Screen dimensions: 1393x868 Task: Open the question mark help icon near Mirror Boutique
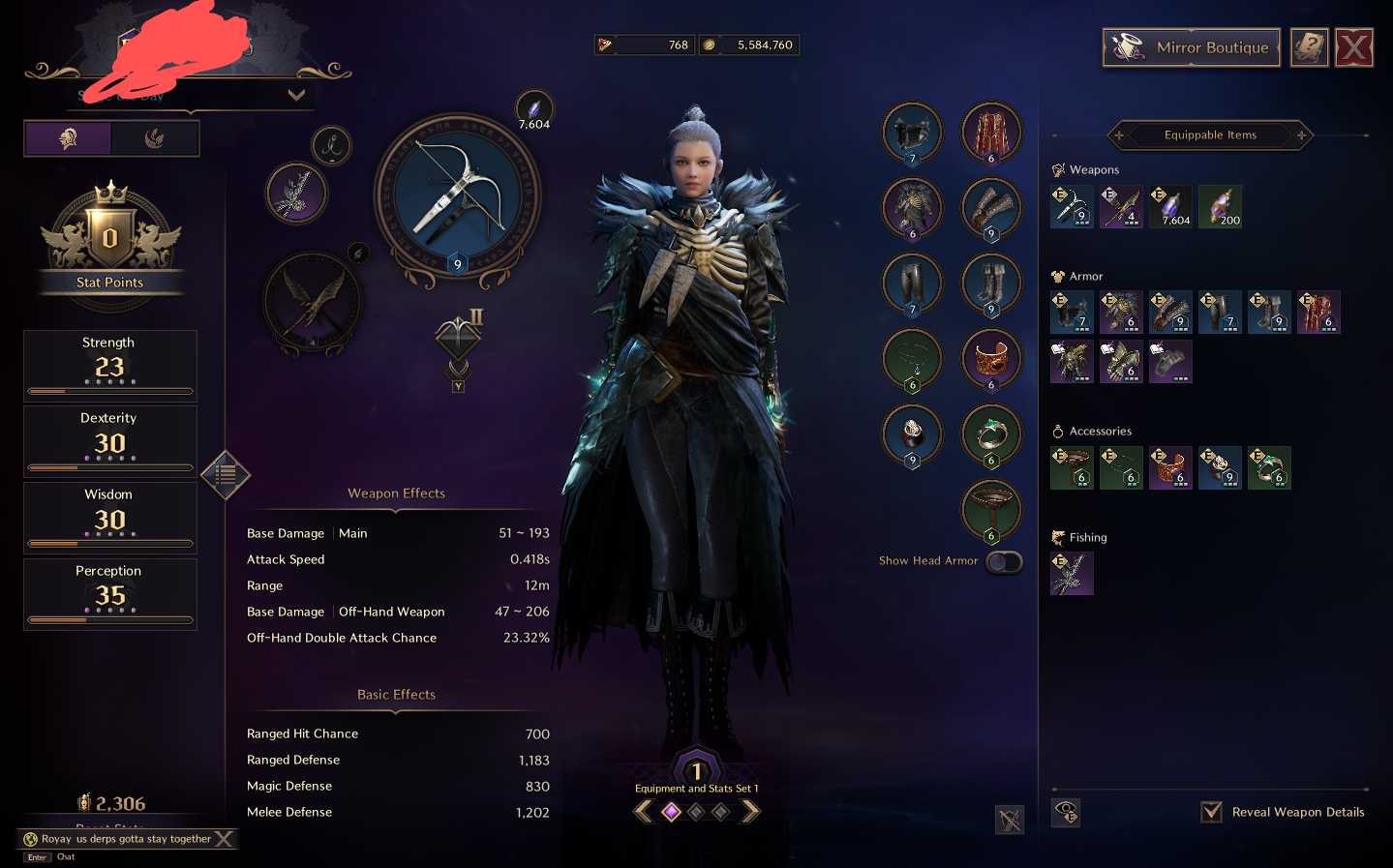pyautogui.click(x=1309, y=46)
